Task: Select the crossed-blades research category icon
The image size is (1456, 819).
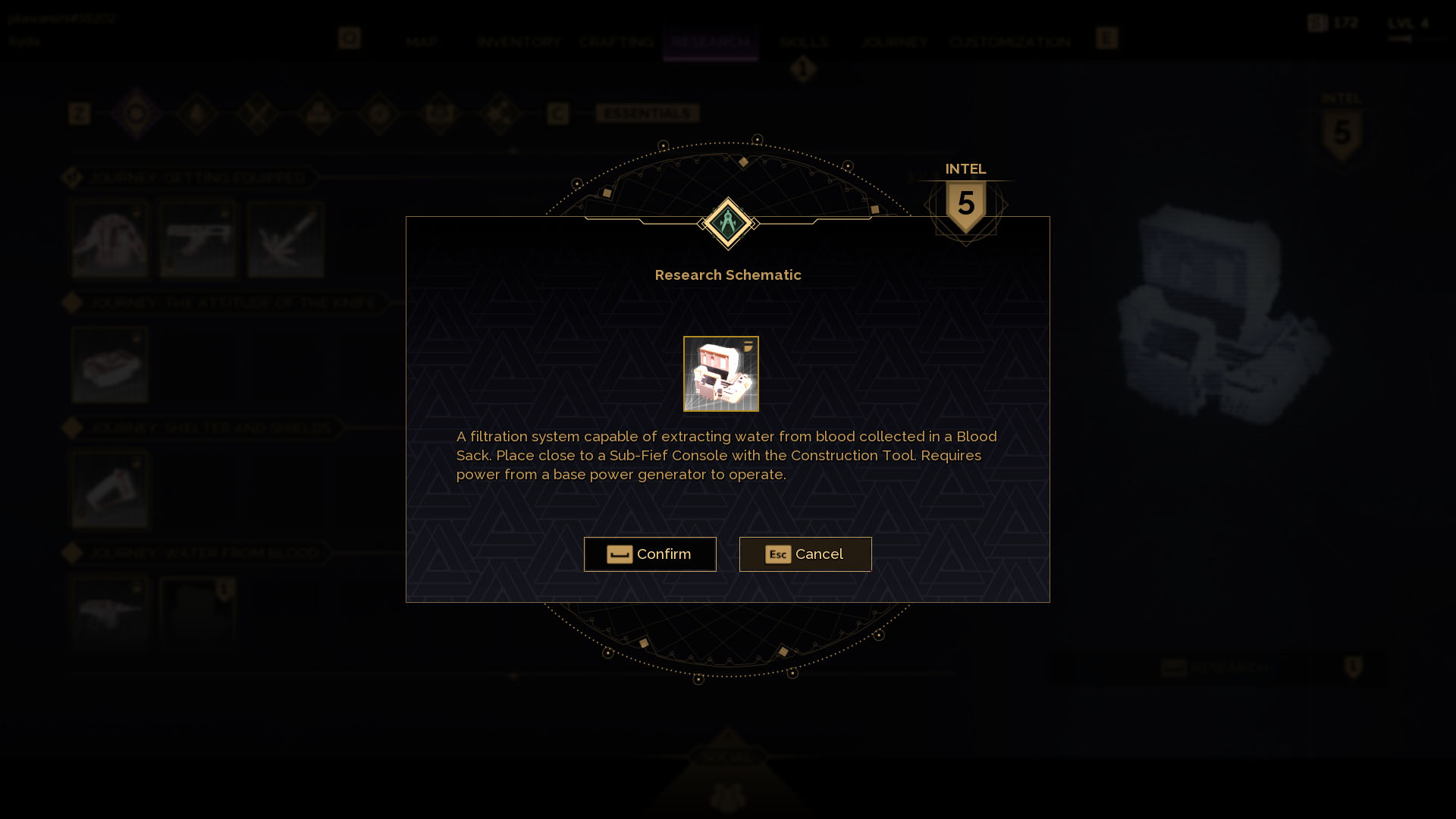Action: click(259, 114)
